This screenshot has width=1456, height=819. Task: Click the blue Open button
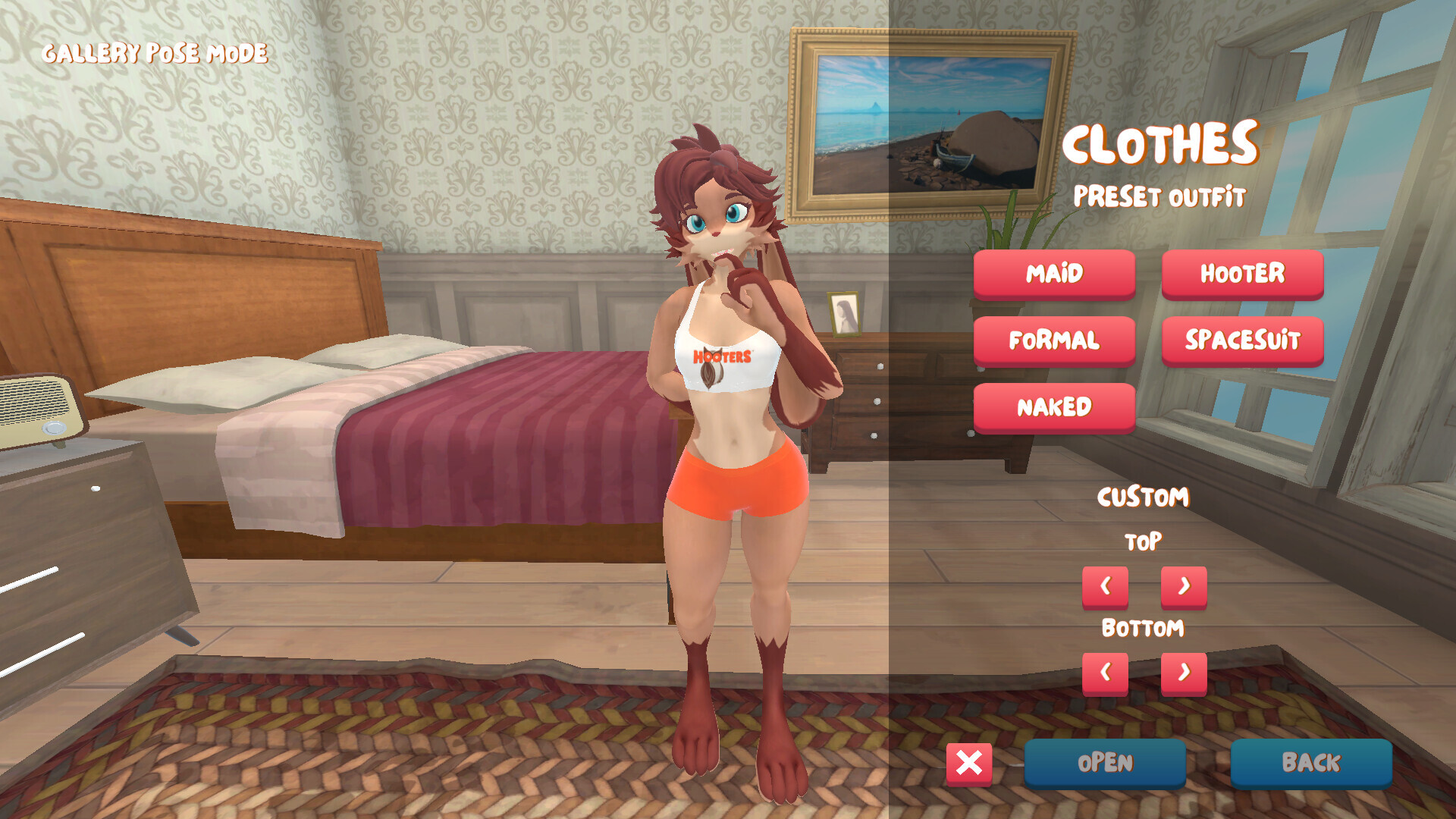tap(1105, 763)
